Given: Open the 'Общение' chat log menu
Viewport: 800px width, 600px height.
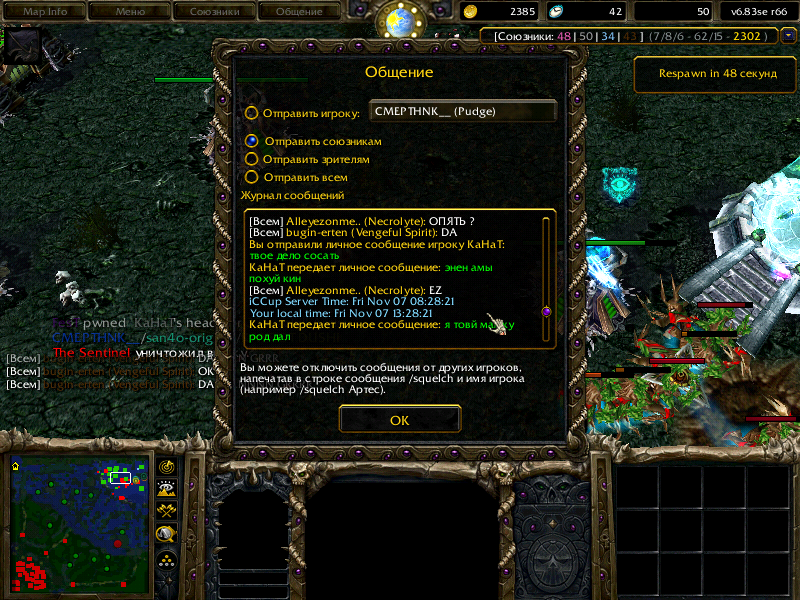Looking at the screenshot, I should pyautogui.click(x=299, y=12).
